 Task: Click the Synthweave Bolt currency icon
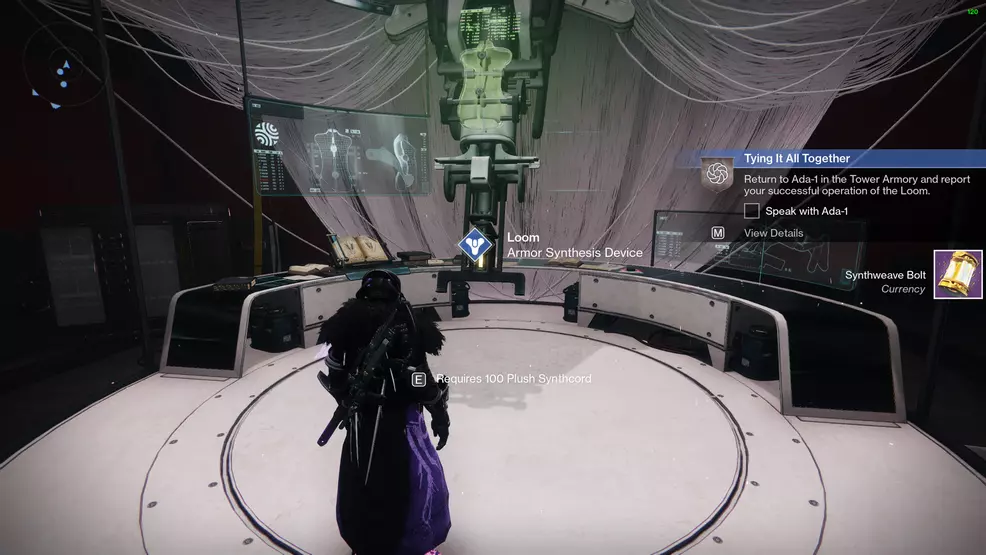tap(957, 275)
